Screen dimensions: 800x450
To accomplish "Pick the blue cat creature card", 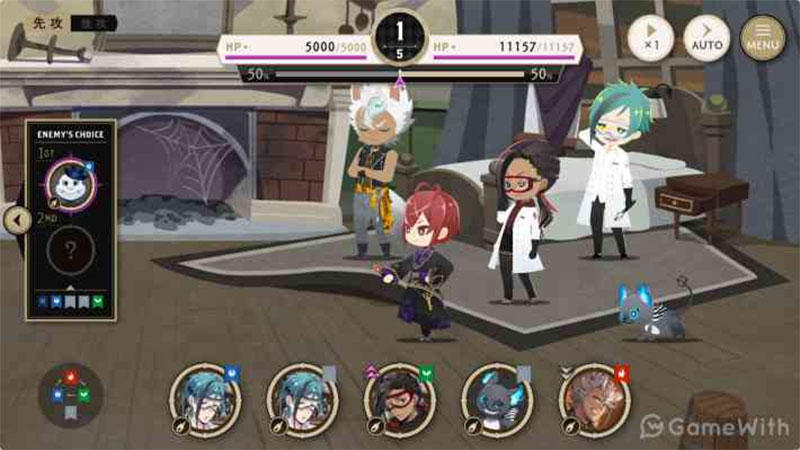I will (x=497, y=400).
